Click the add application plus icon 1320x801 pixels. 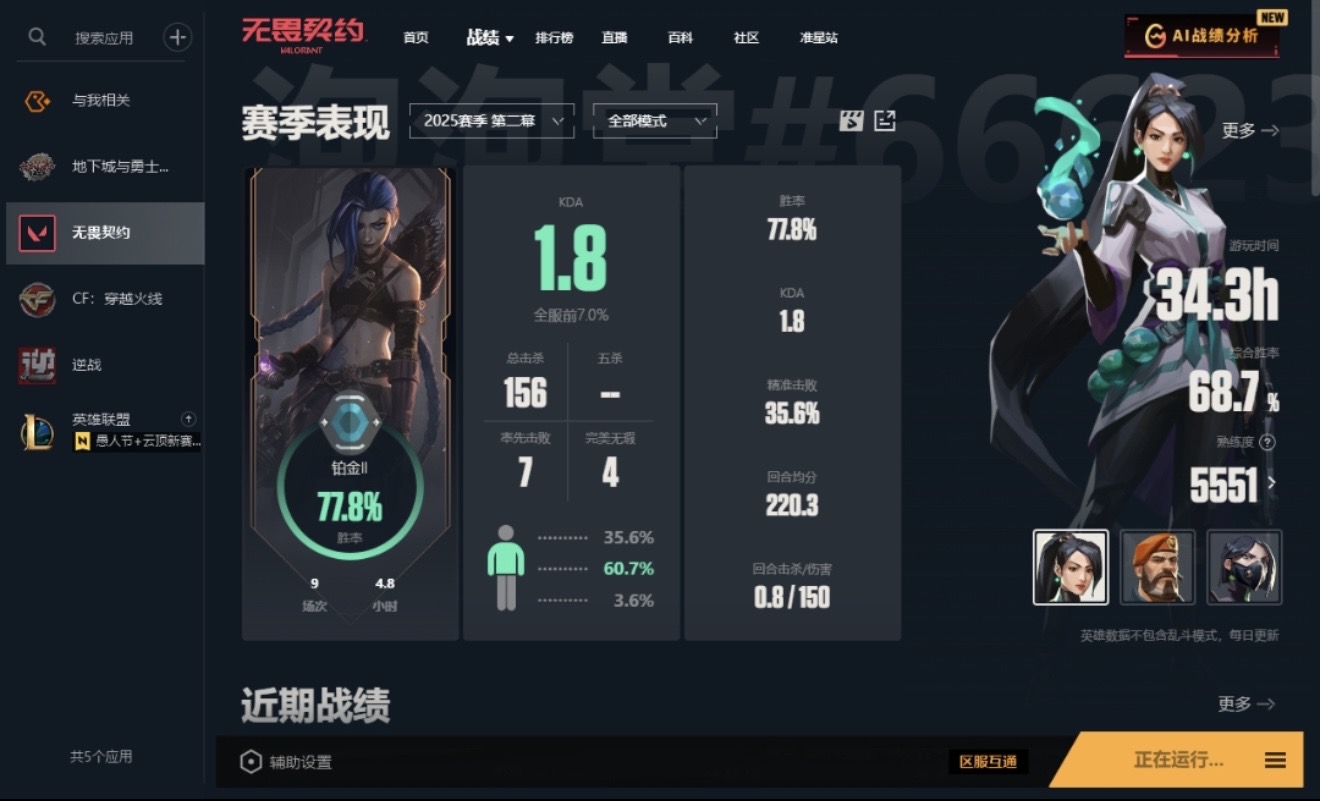click(177, 36)
